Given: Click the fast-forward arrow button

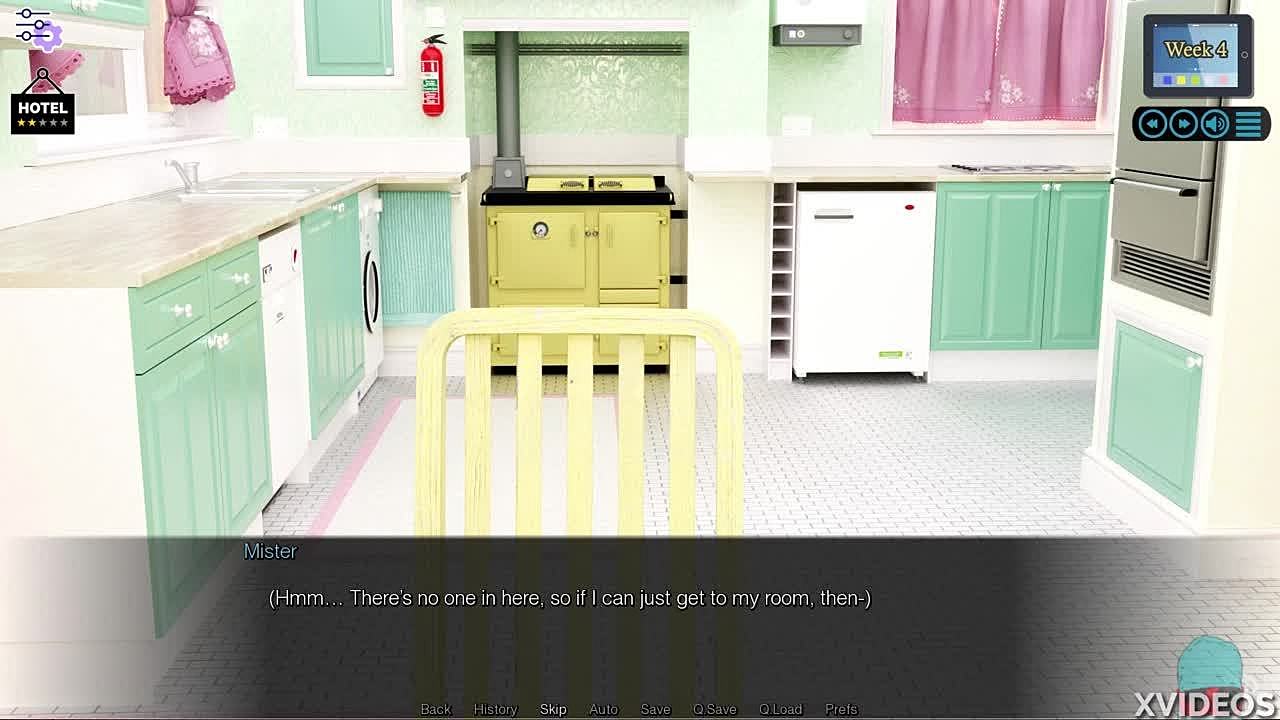Looking at the screenshot, I should click(1184, 123).
